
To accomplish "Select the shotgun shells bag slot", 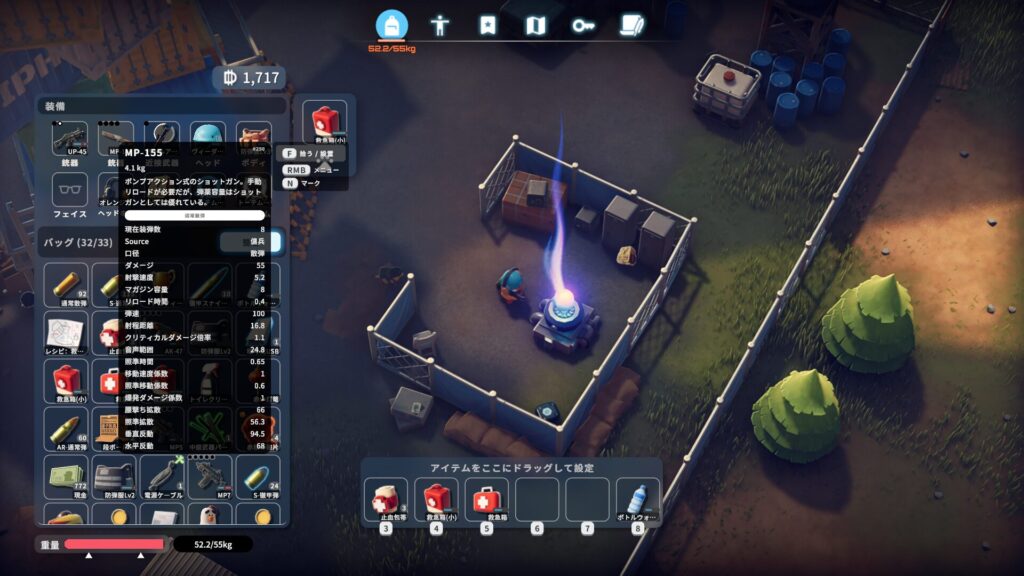I will [x=66, y=283].
